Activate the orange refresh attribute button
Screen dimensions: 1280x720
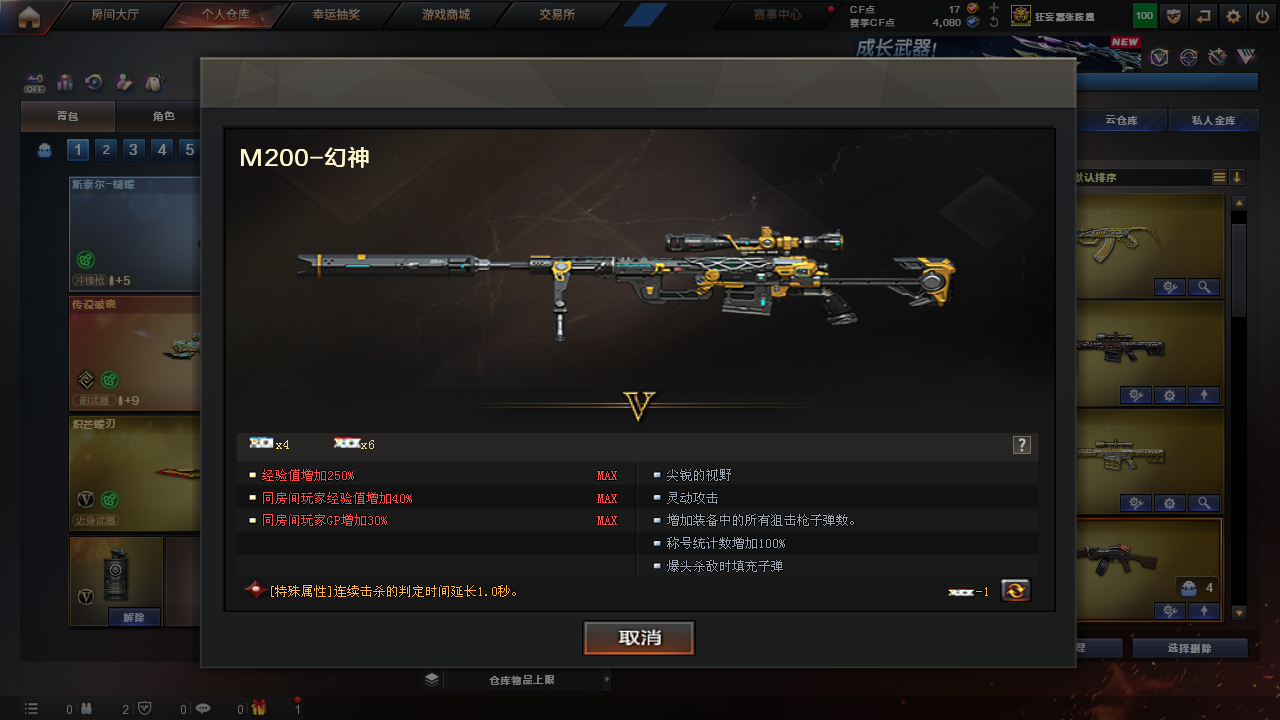tap(1016, 590)
